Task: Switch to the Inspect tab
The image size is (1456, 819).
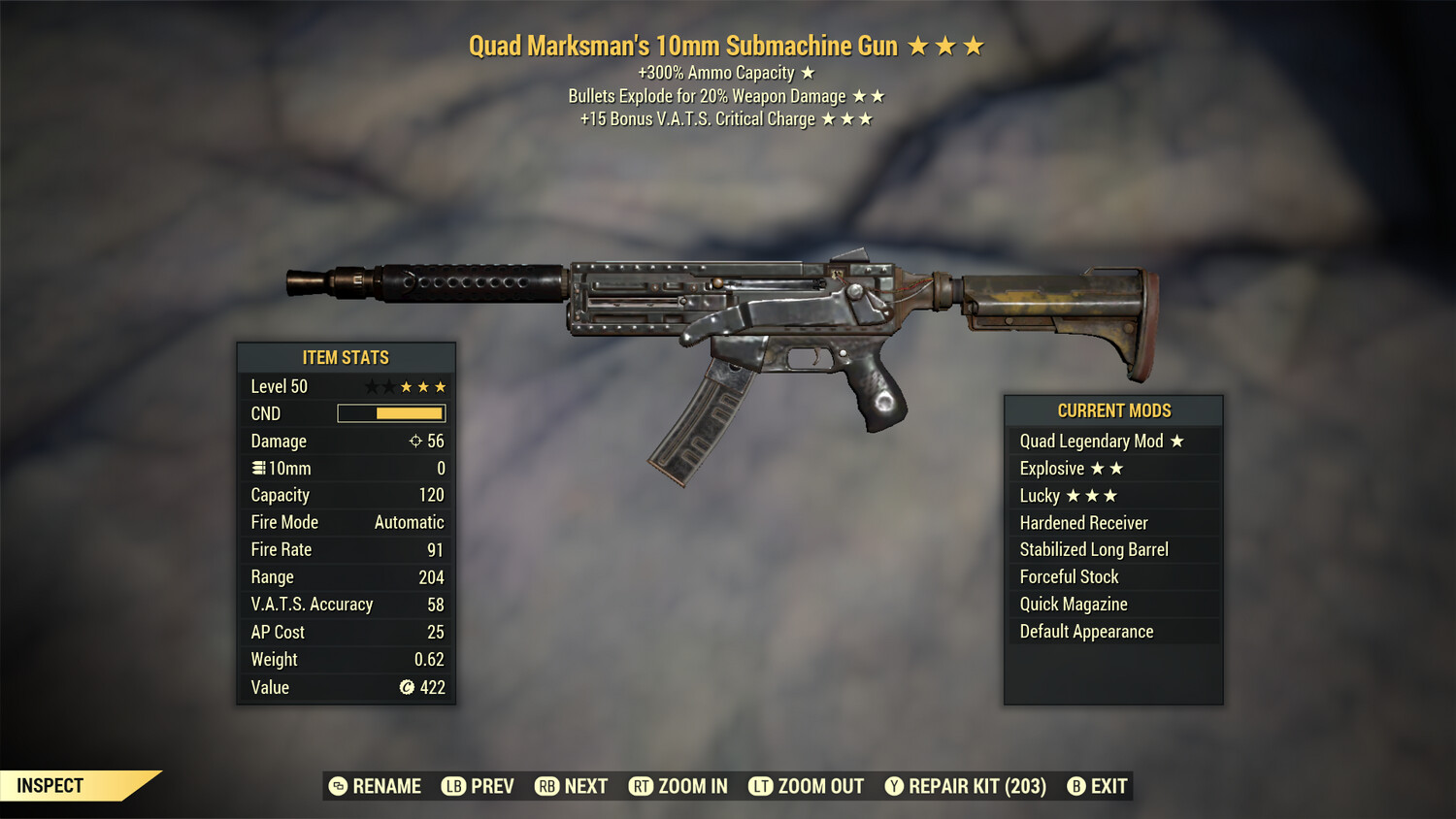Action: [x=50, y=786]
